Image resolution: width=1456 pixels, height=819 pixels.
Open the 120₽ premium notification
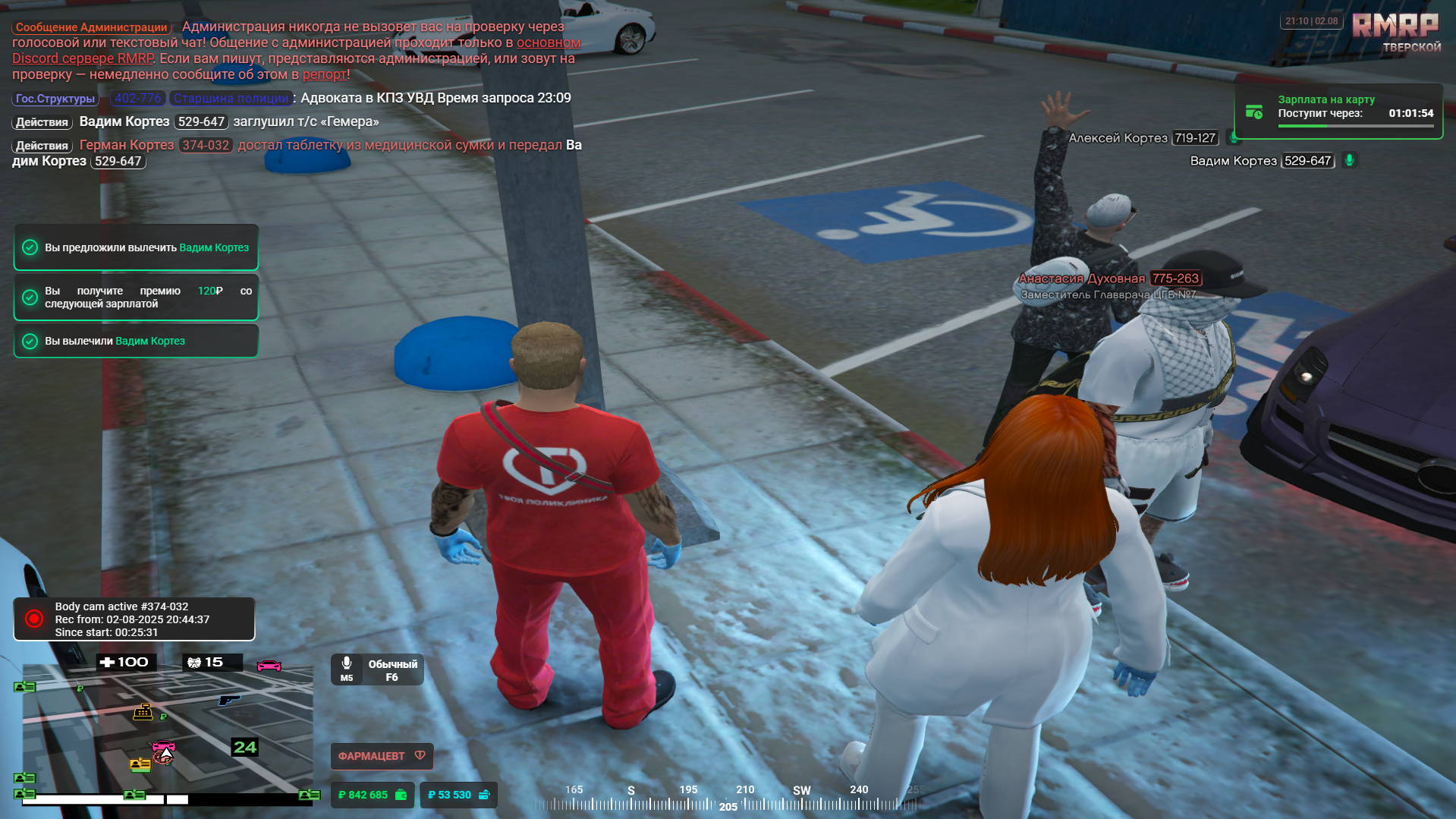pos(137,297)
